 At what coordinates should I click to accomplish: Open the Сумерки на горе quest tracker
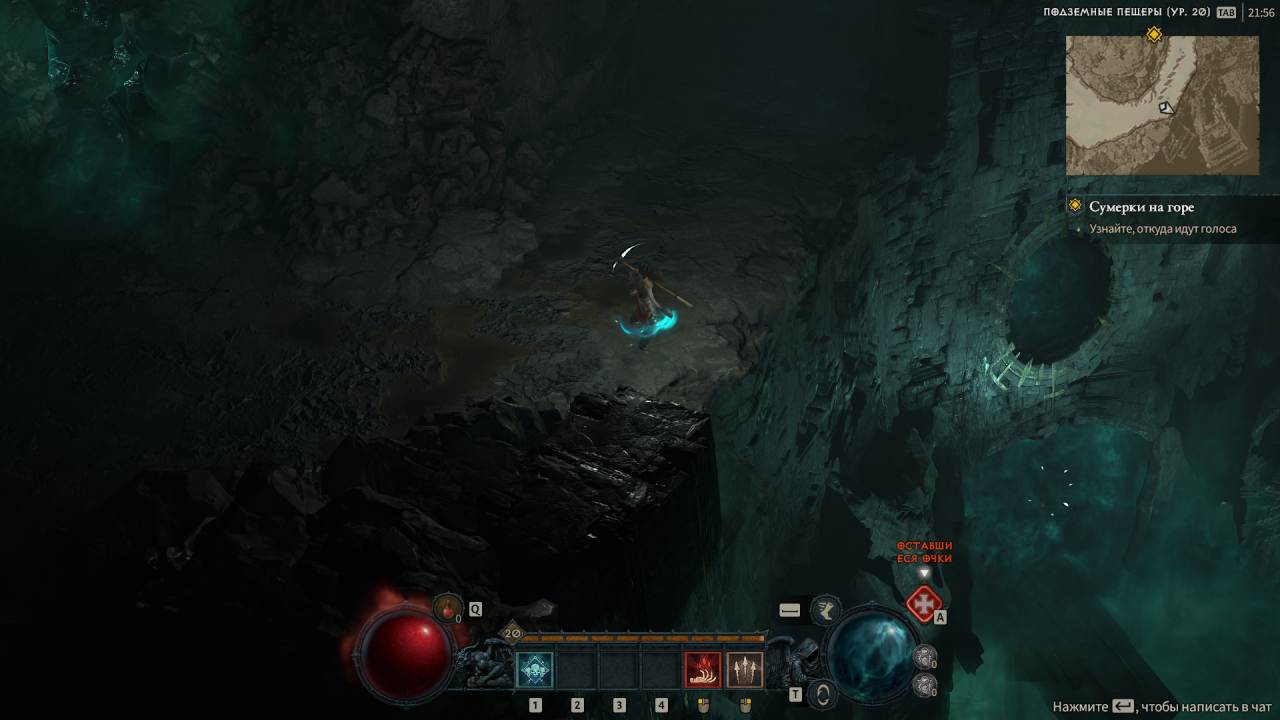coord(1141,207)
